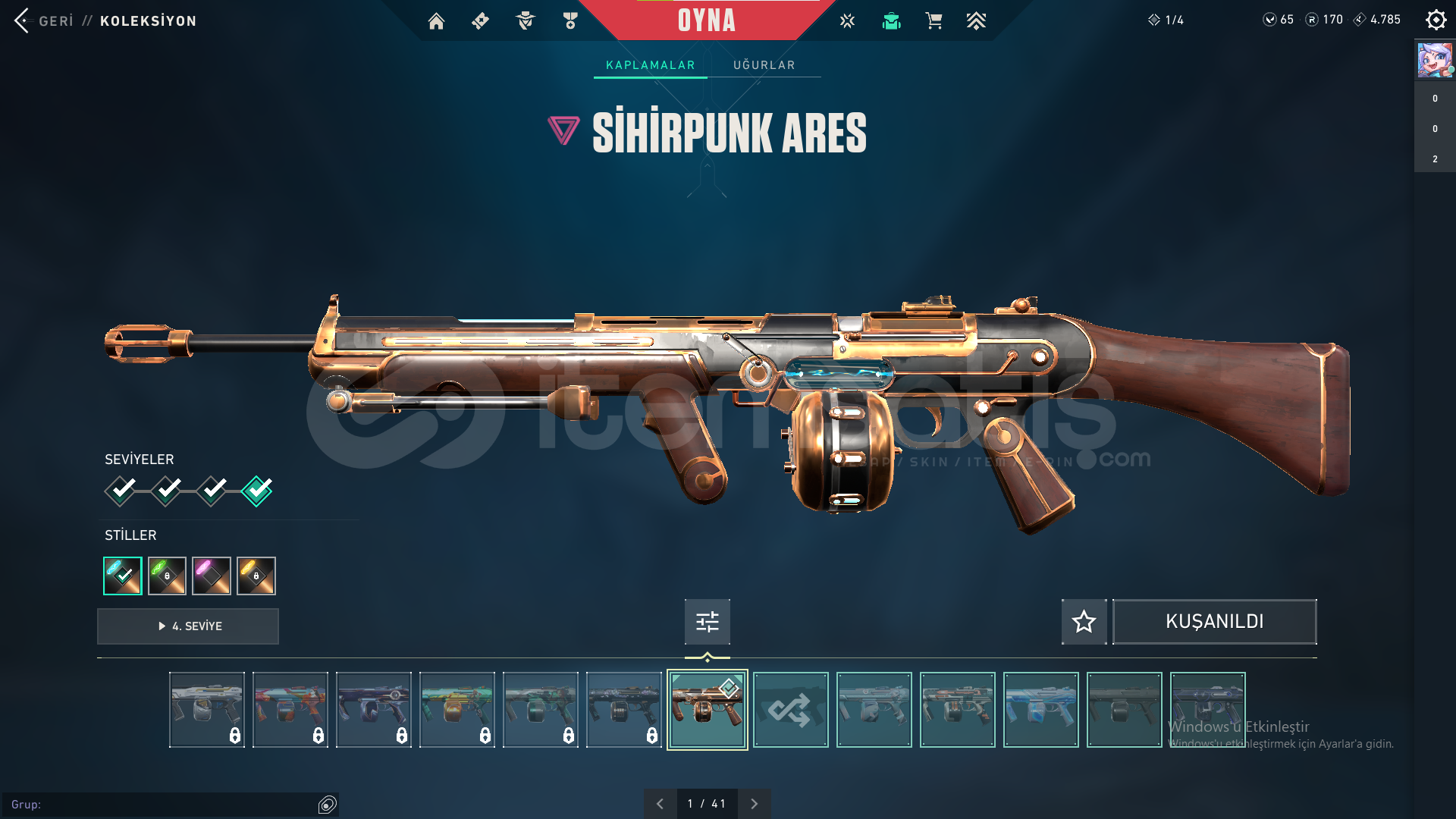This screenshot has height=819, width=1456.
Task: Click the Grup input field
Action: (x=167, y=805)
